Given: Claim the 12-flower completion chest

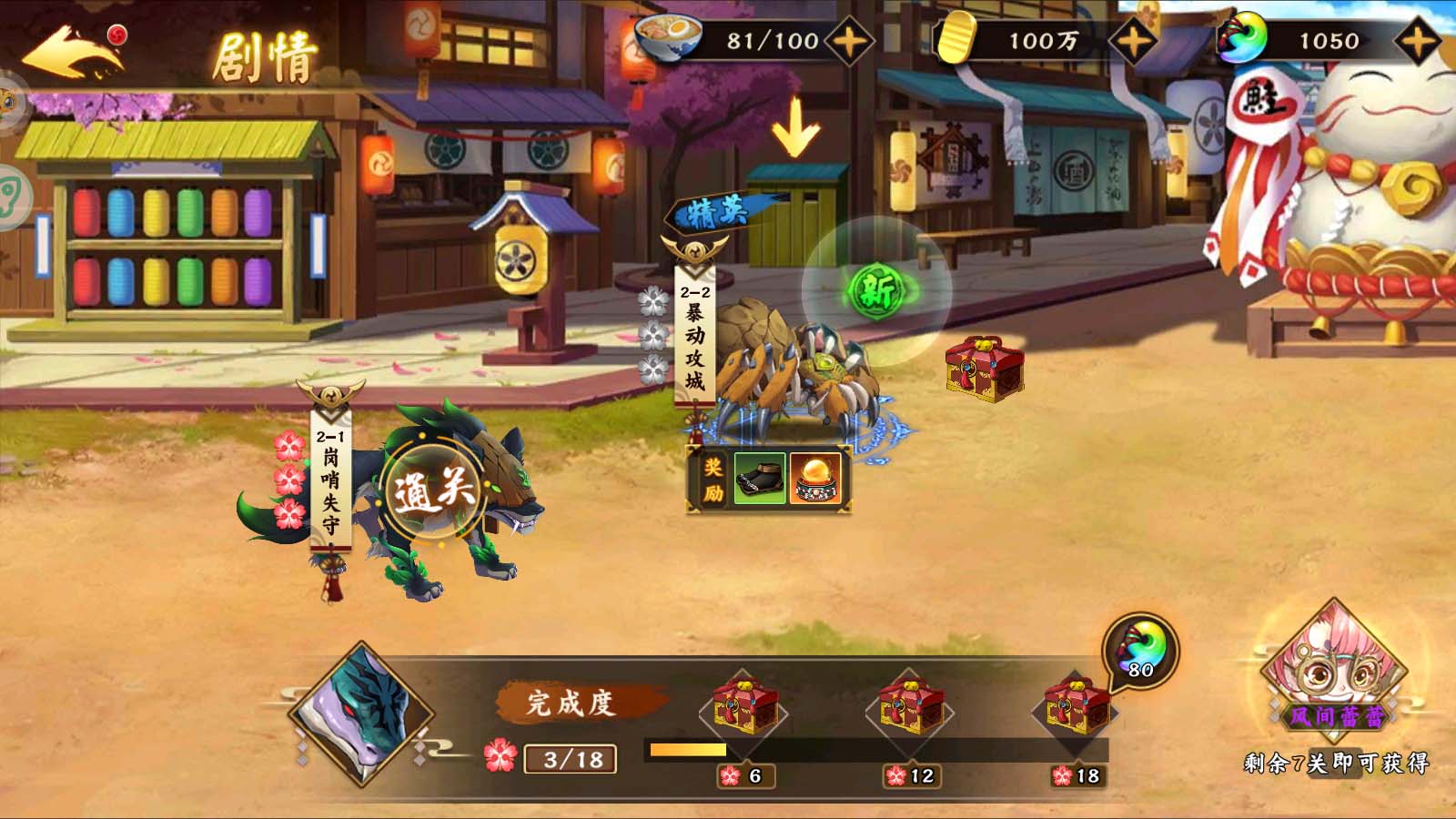Looking at the screenshot, I should [x=911, y=707].
